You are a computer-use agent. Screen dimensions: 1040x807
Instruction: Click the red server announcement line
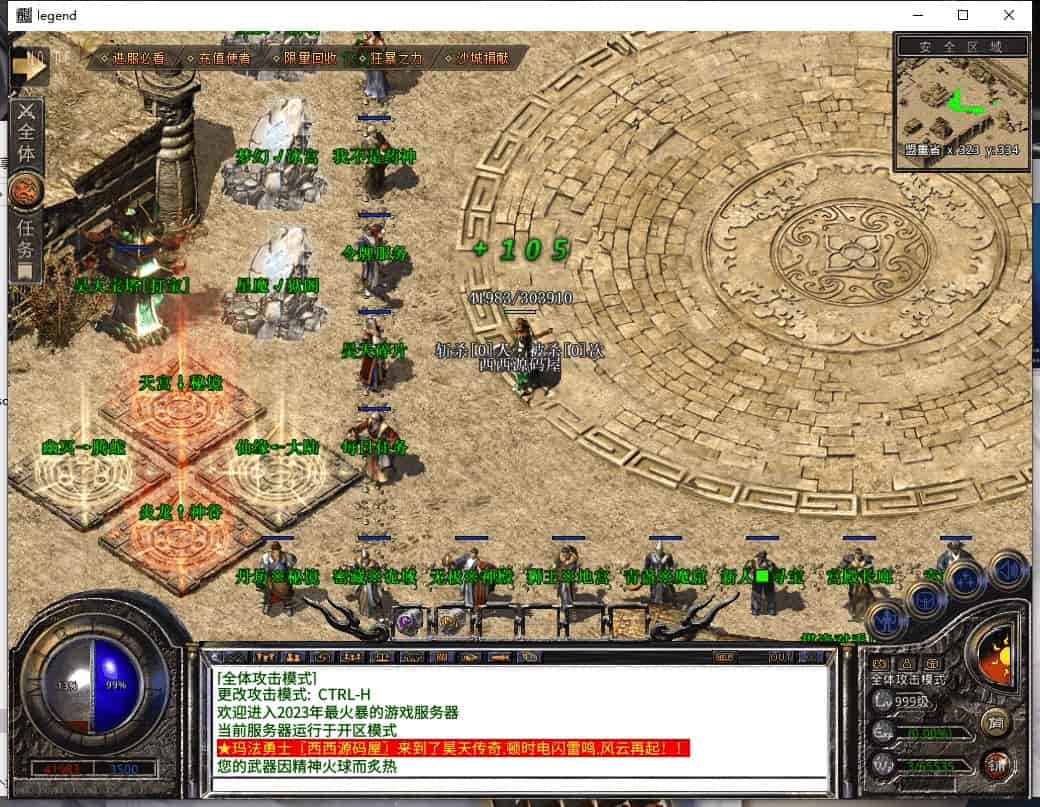pos(453,748)
